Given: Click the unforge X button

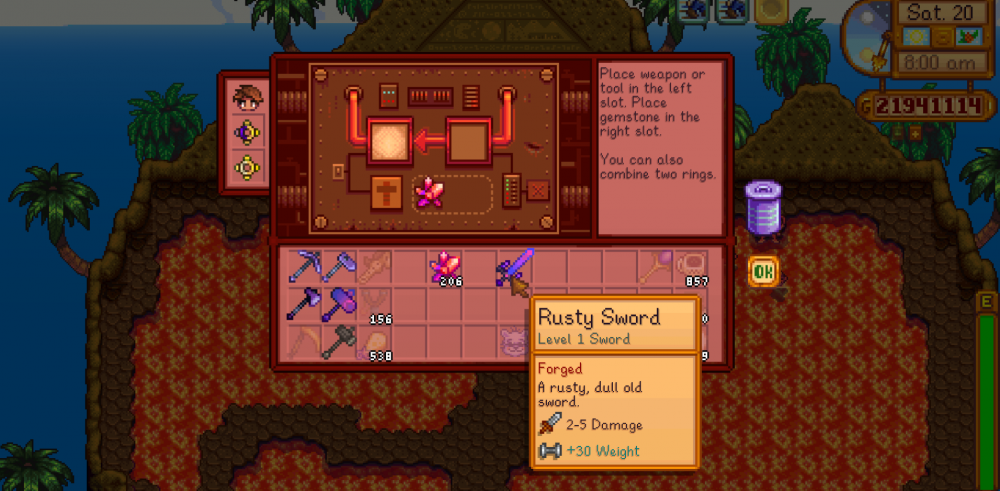Looking at the screenshot, I should coord(538,190).
